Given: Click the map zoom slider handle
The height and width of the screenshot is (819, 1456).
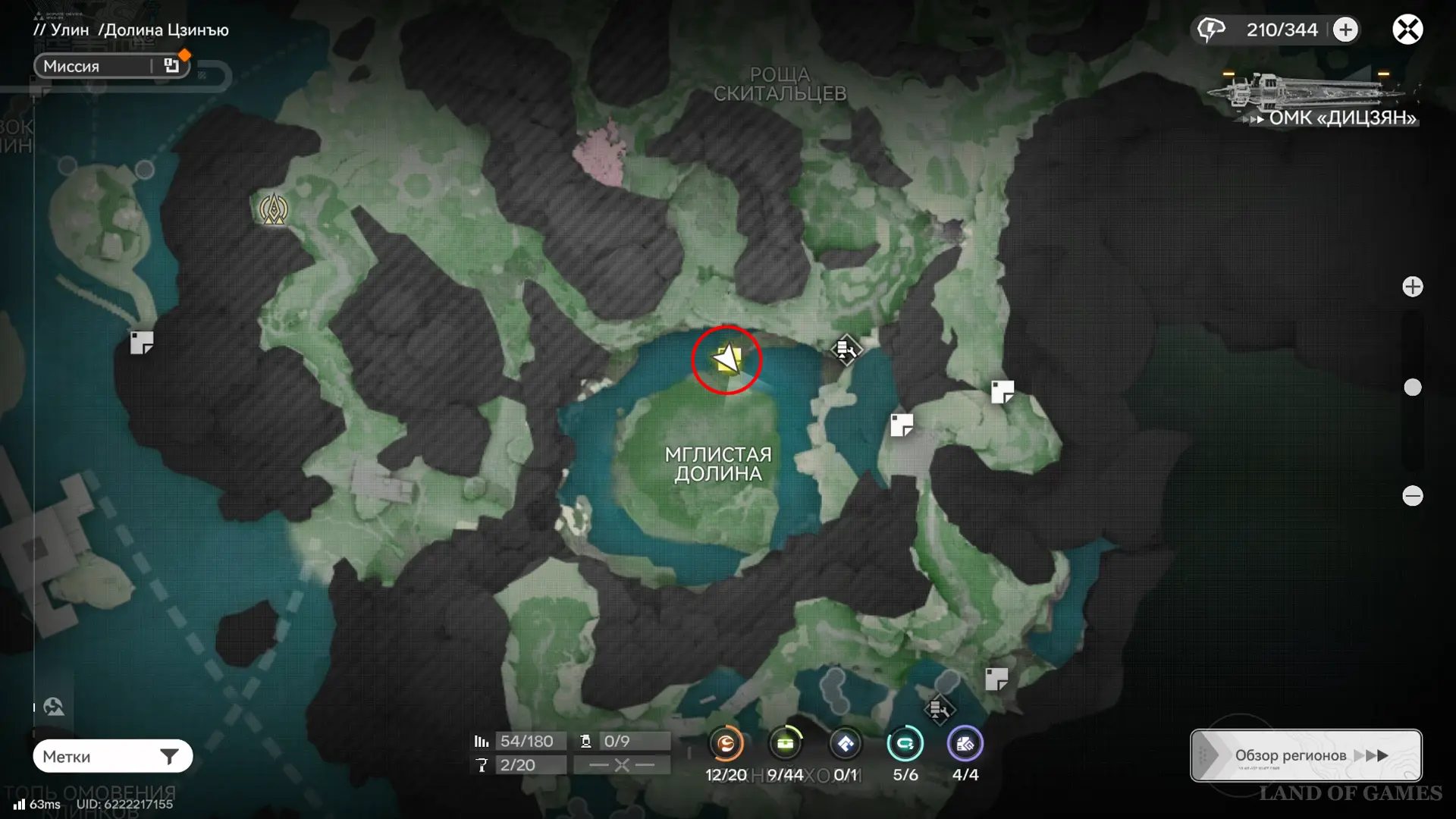Looking at the screenshot, I should [1412, 388].
